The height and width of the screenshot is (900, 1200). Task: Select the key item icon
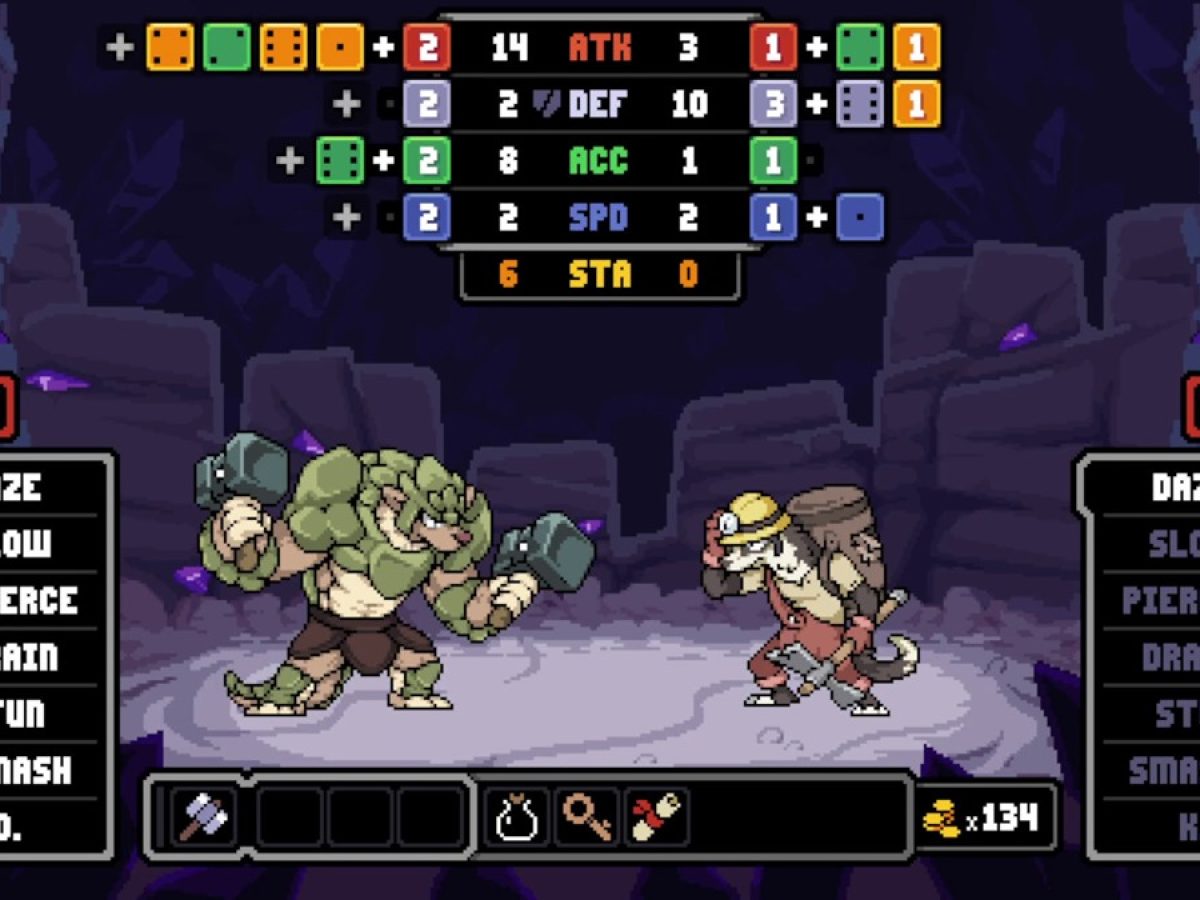(587, 817)
